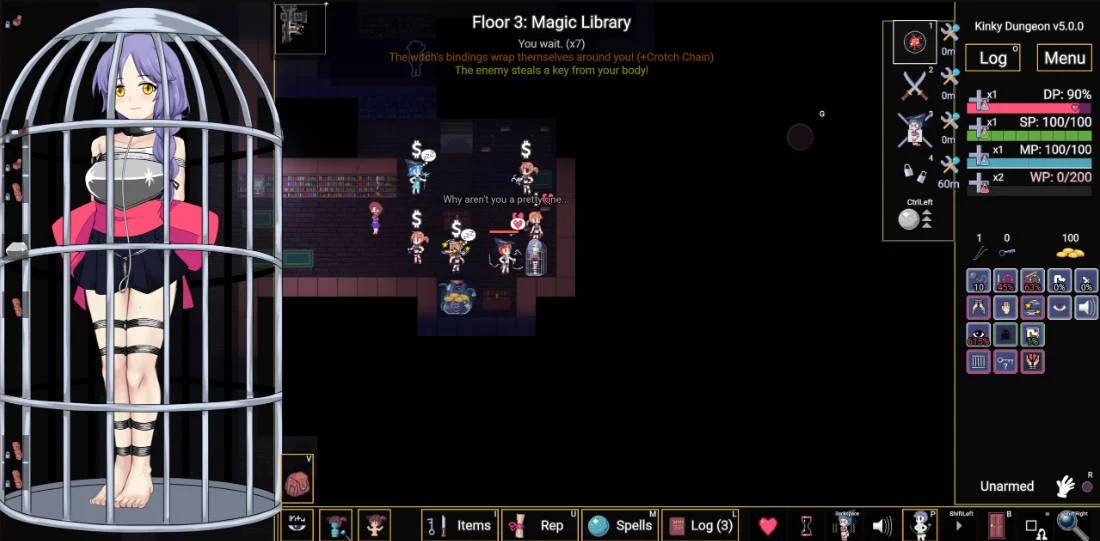Open the Items inventory

click(x=459, y=525)
